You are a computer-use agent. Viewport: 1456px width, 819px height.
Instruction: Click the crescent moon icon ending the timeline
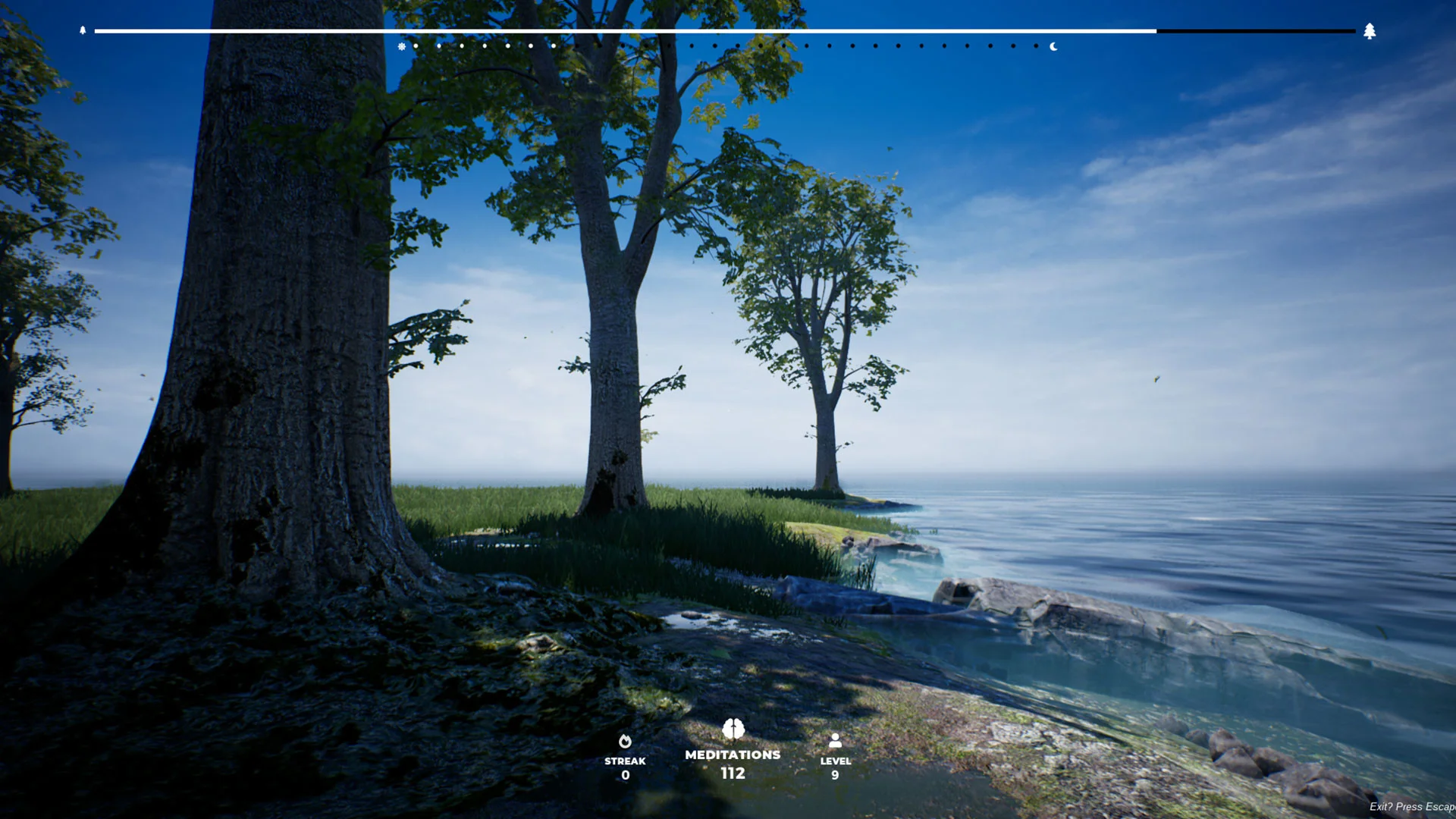point(1054,46)
